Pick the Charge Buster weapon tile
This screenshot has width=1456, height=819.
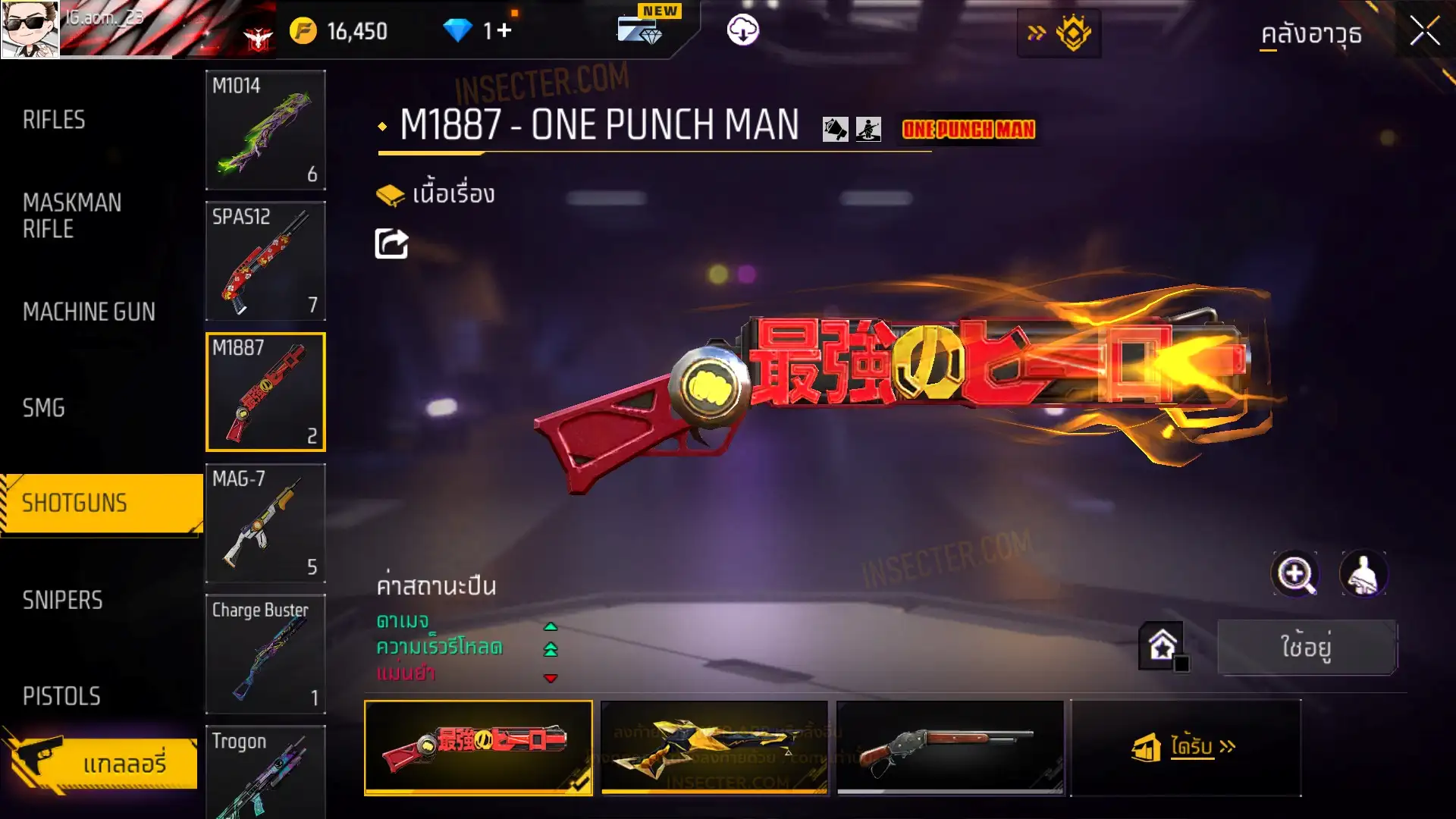265,654
